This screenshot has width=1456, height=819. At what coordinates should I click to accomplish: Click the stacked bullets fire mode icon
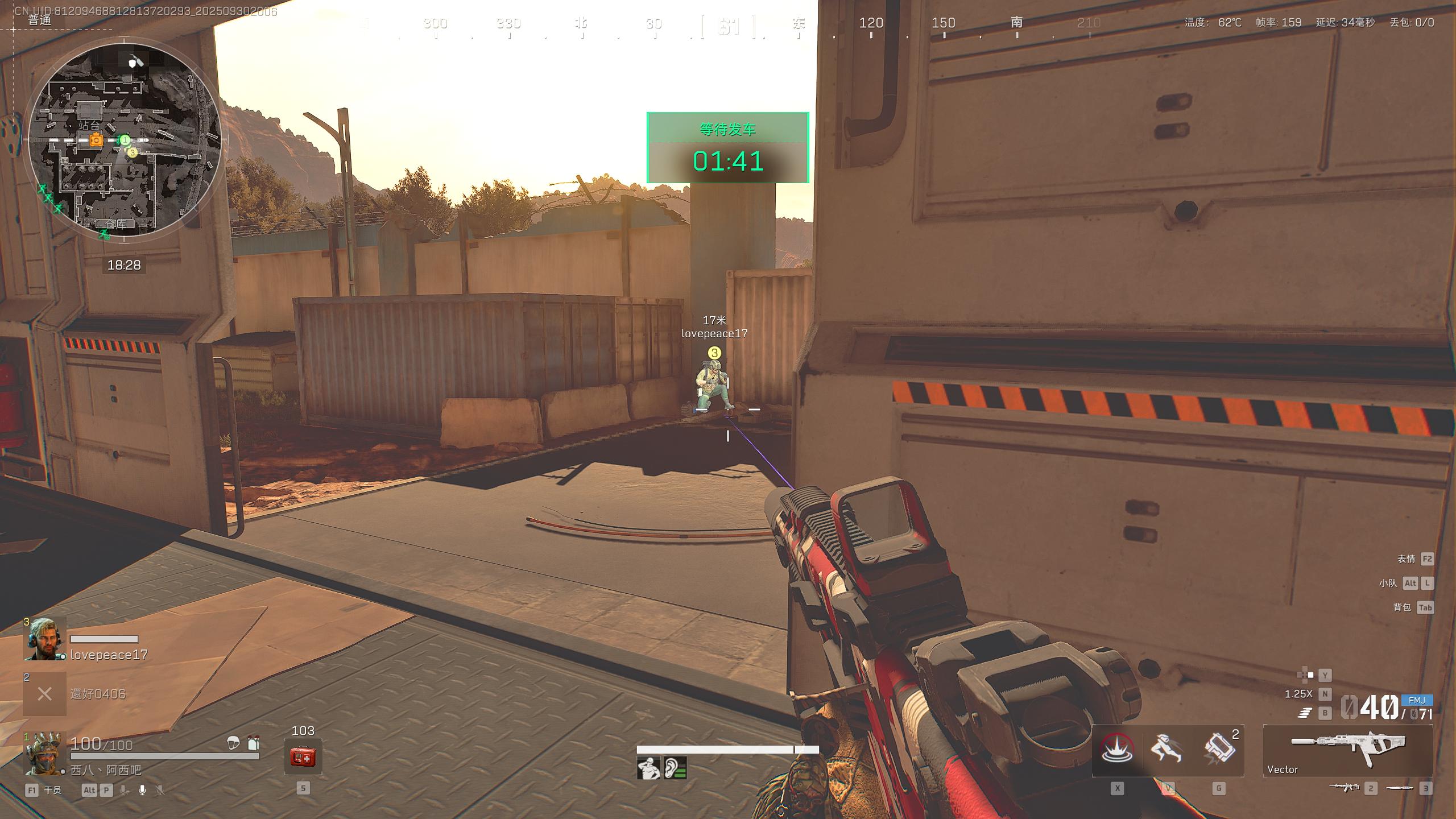[x=1304, y=713]
